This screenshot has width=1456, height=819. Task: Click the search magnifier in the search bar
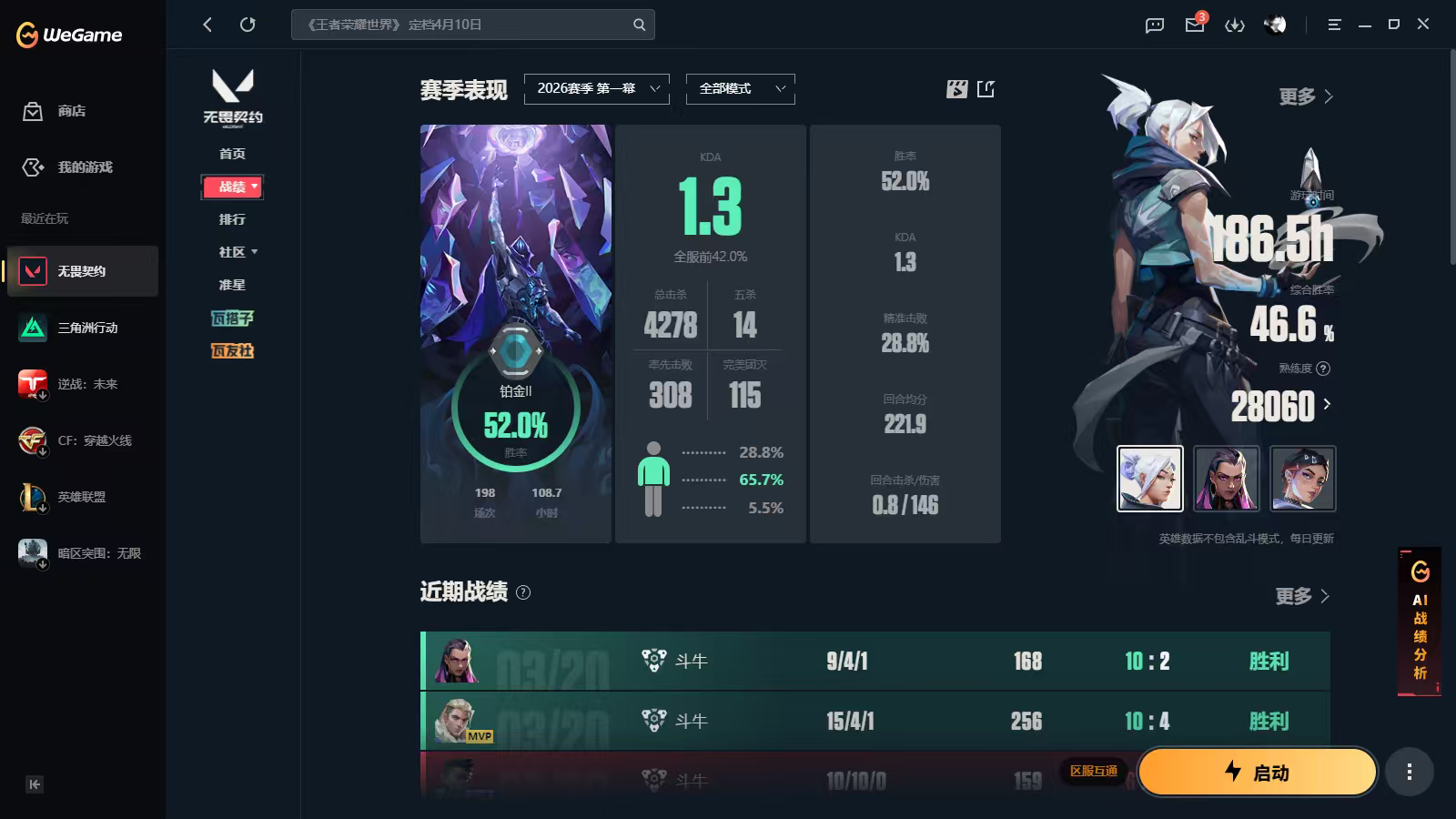pos(640,25)
